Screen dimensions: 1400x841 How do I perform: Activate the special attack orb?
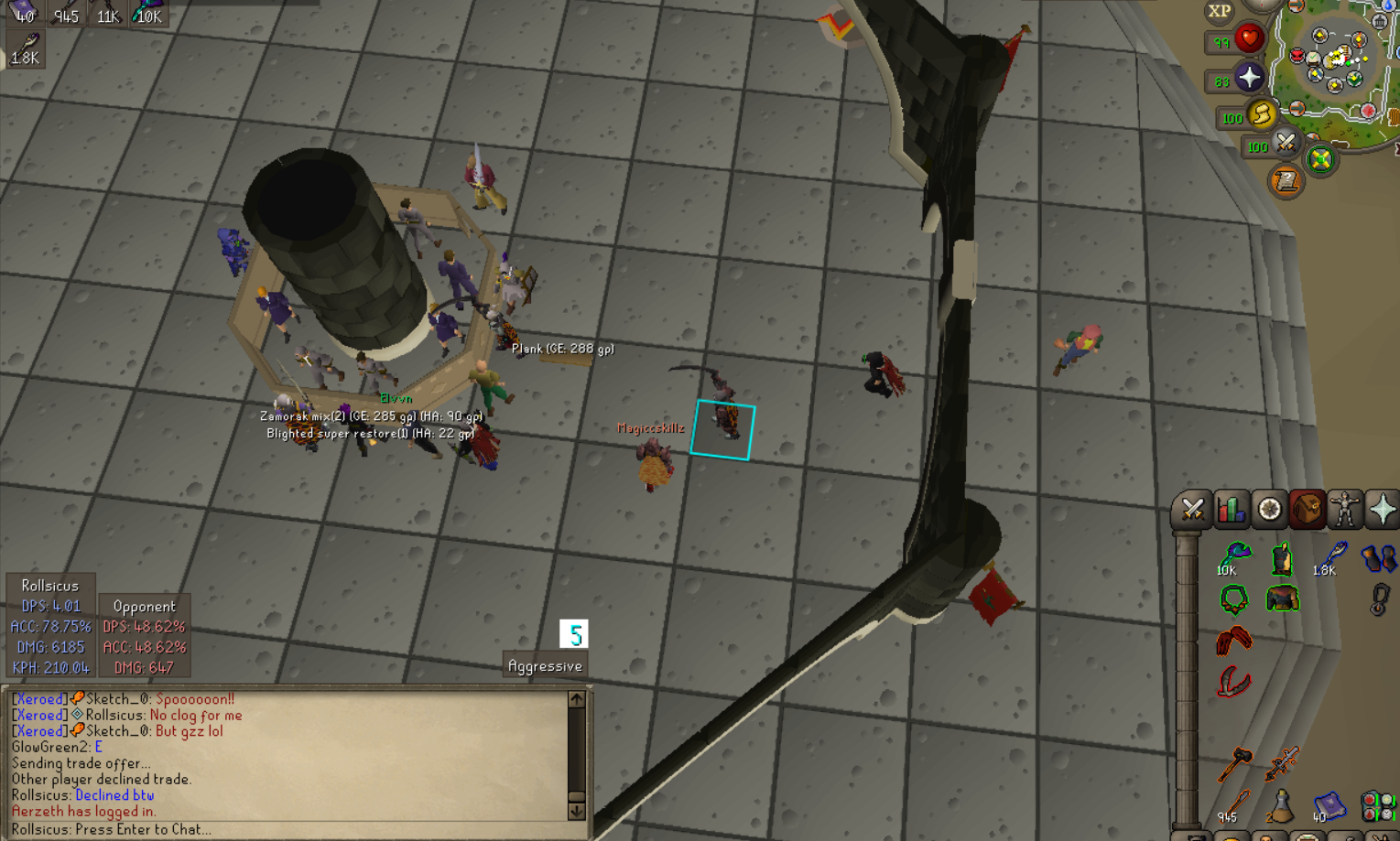coord(1286,143)
